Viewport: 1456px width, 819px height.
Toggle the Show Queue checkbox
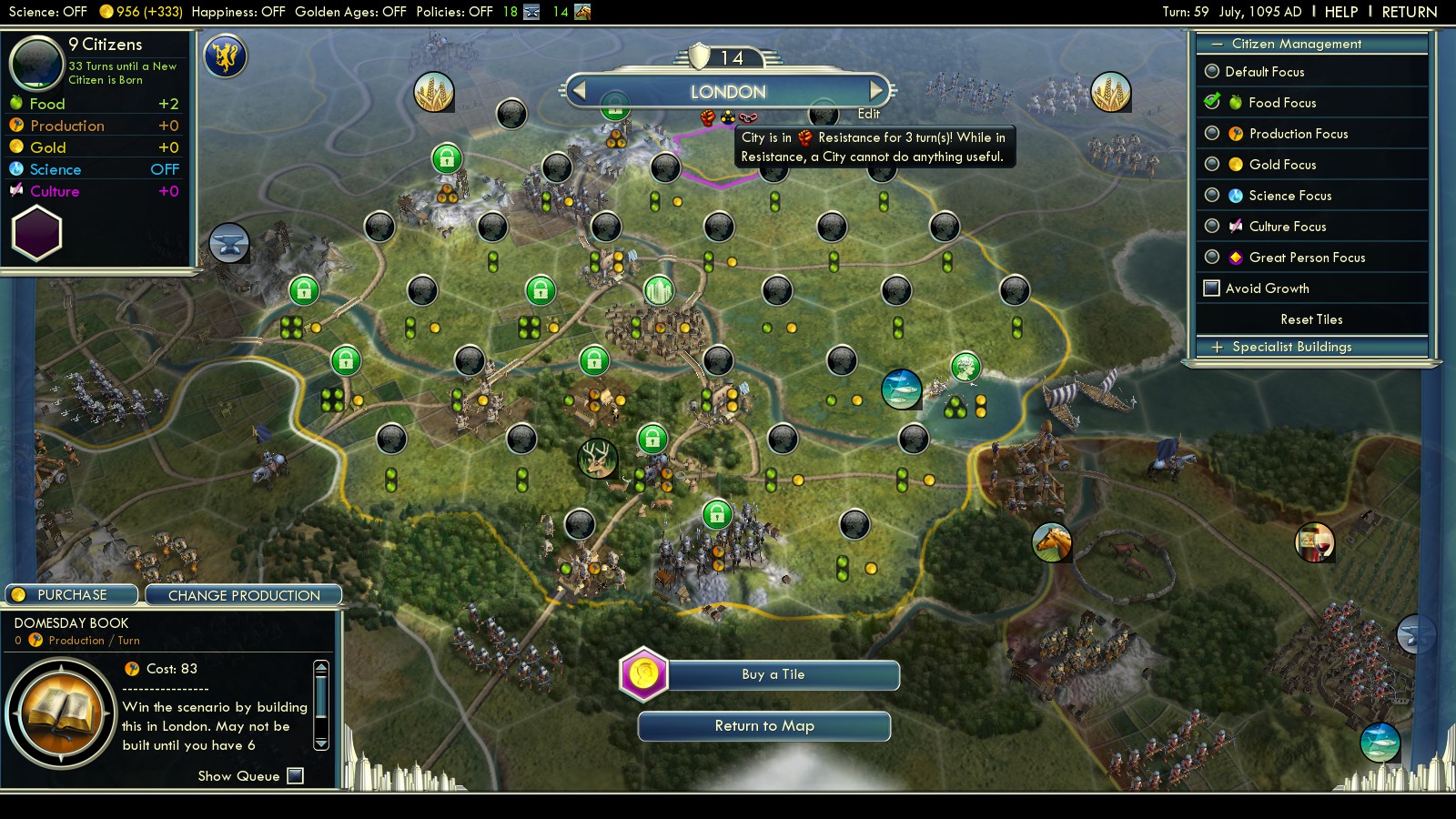pos(296,775)
